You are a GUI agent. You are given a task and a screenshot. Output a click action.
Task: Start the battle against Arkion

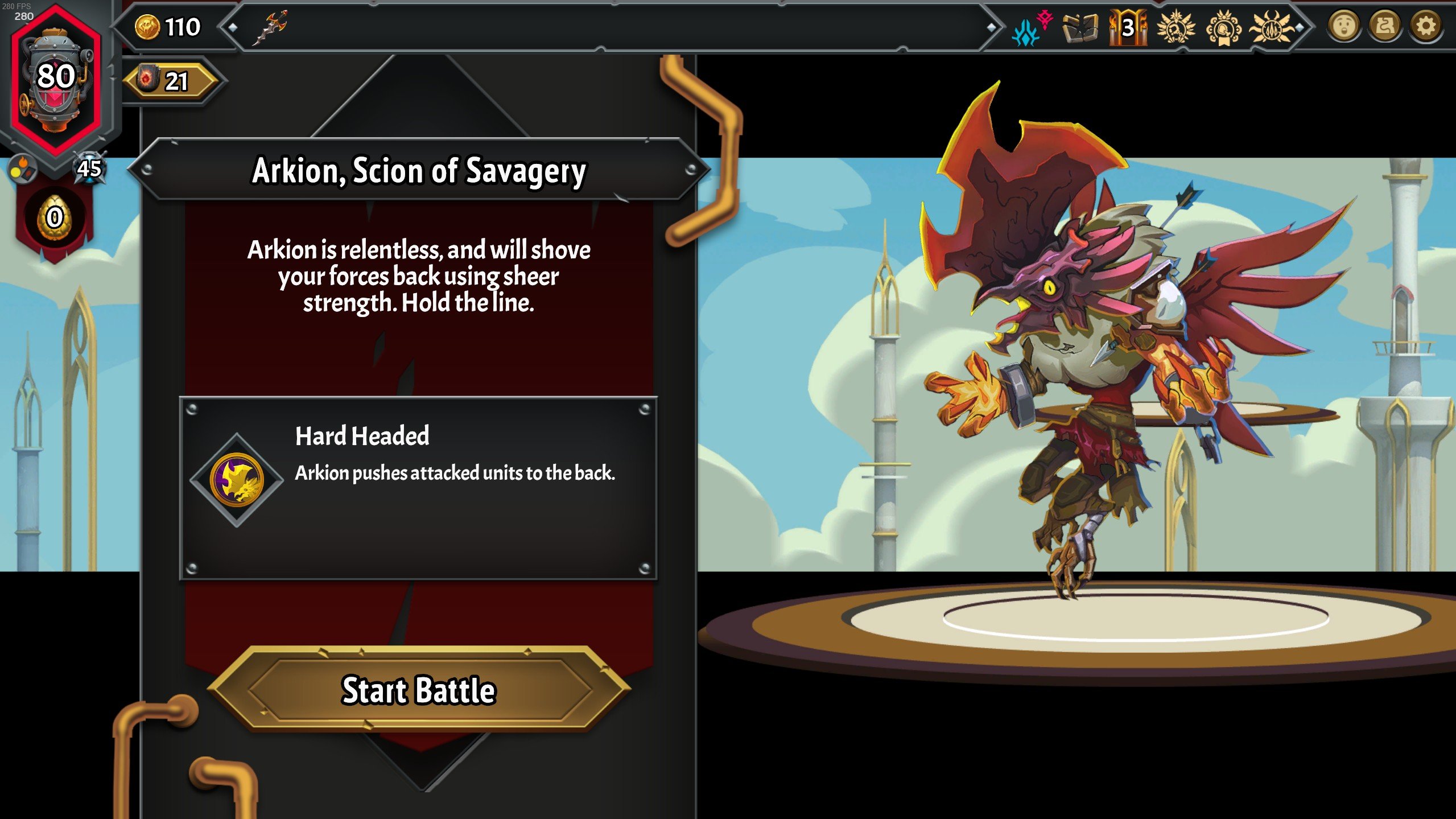[x=419, y=690]
